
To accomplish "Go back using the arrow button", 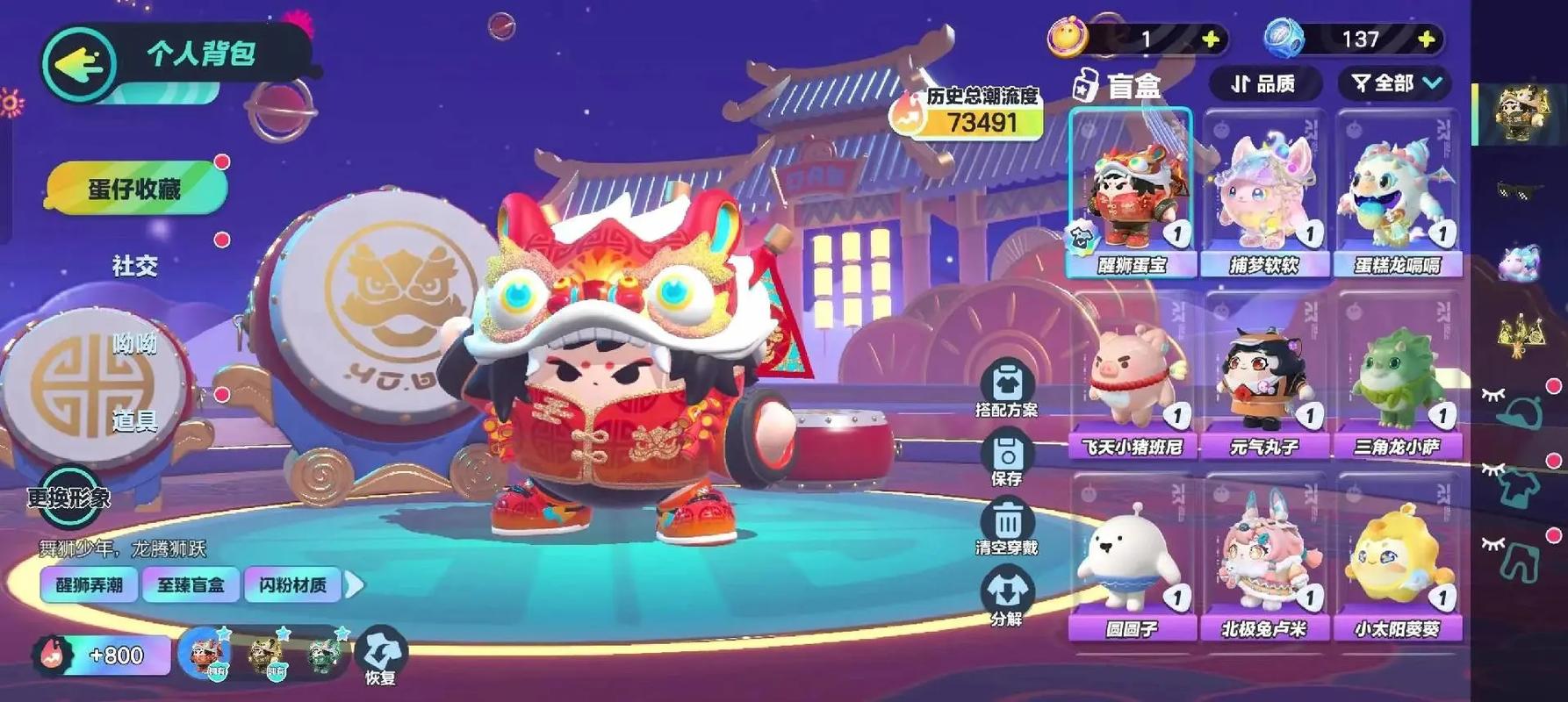I will pyautogui.click(x=78, y=63).
